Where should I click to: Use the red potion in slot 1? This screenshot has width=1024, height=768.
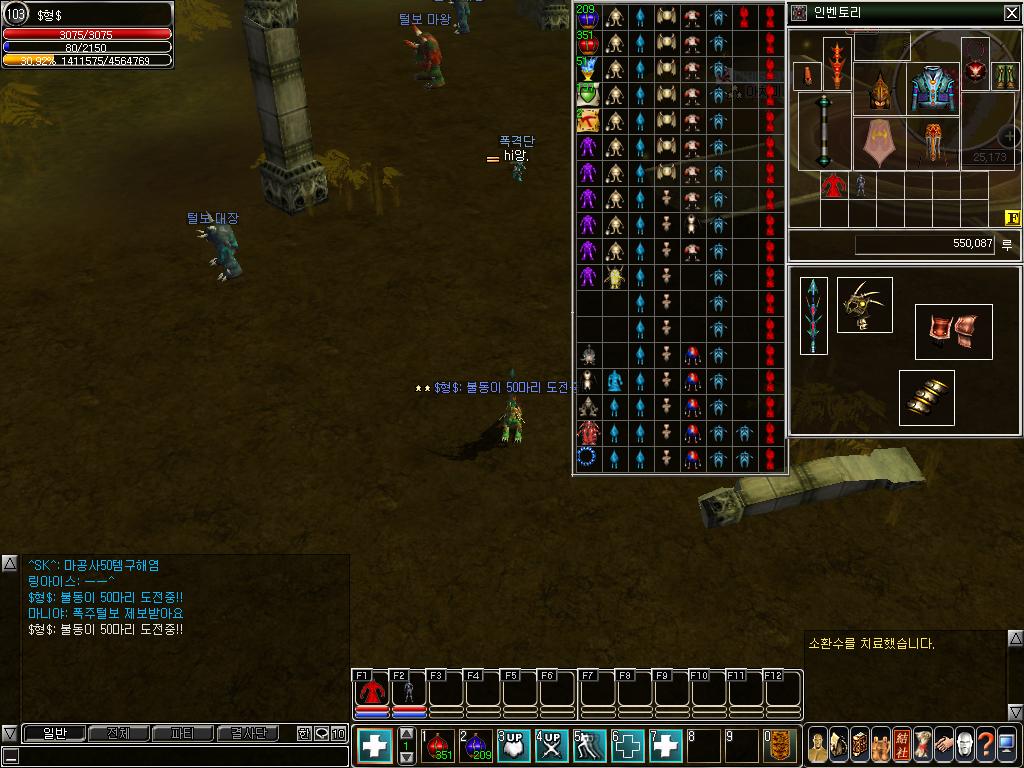tap(437, 746)
